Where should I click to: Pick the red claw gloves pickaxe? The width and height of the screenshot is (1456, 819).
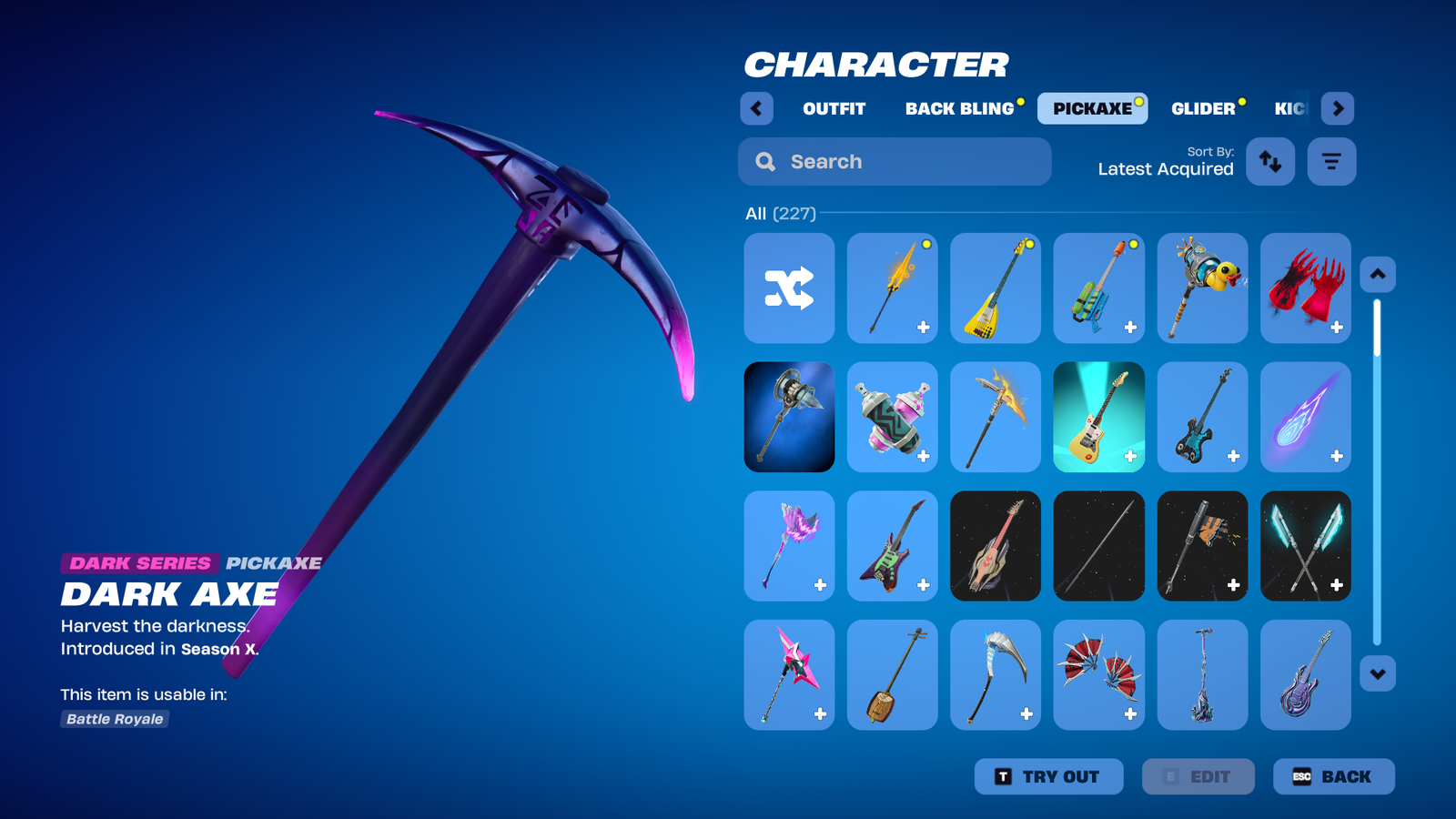coord(1305,288)
